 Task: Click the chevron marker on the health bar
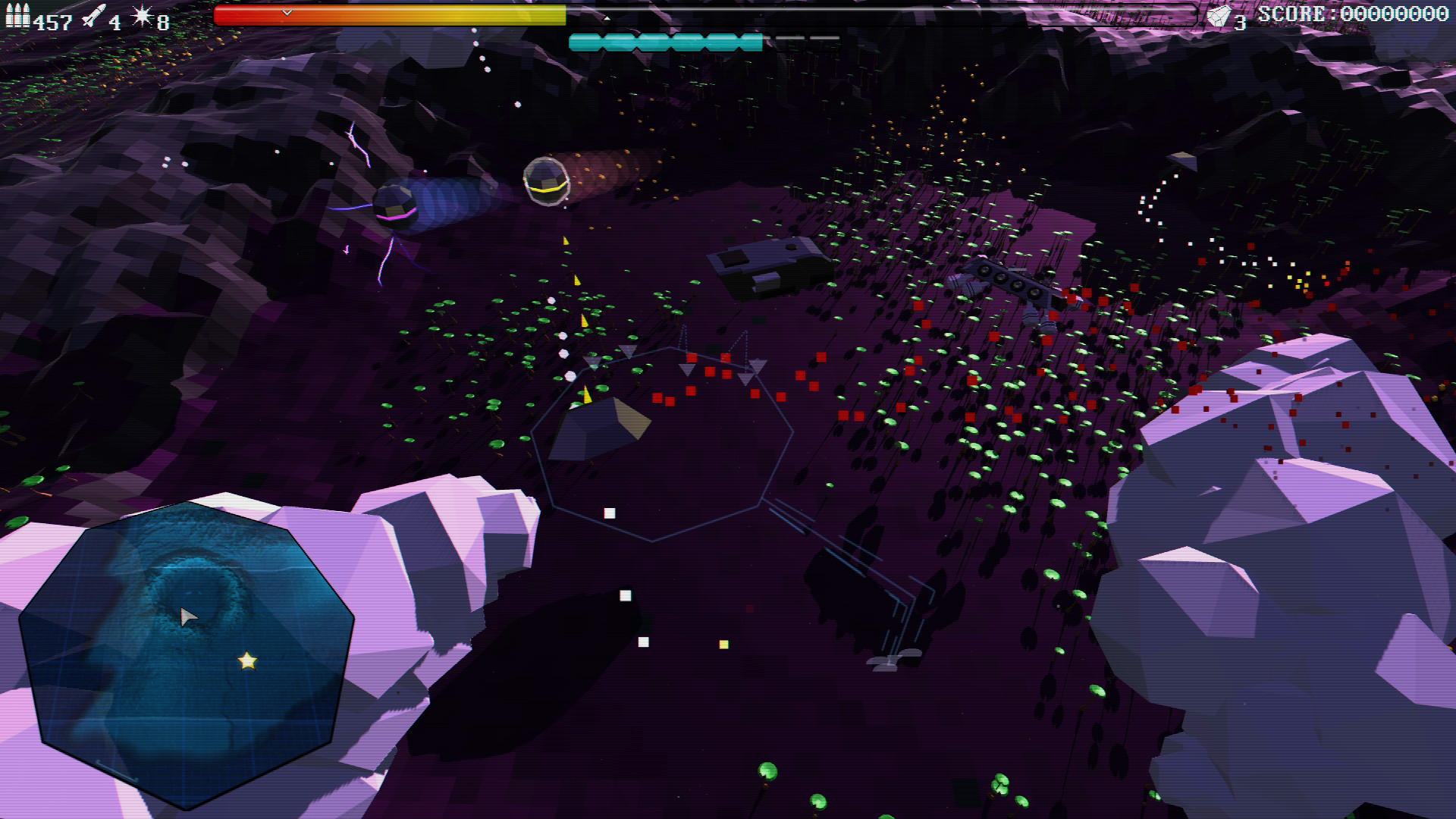click(287, 12)
